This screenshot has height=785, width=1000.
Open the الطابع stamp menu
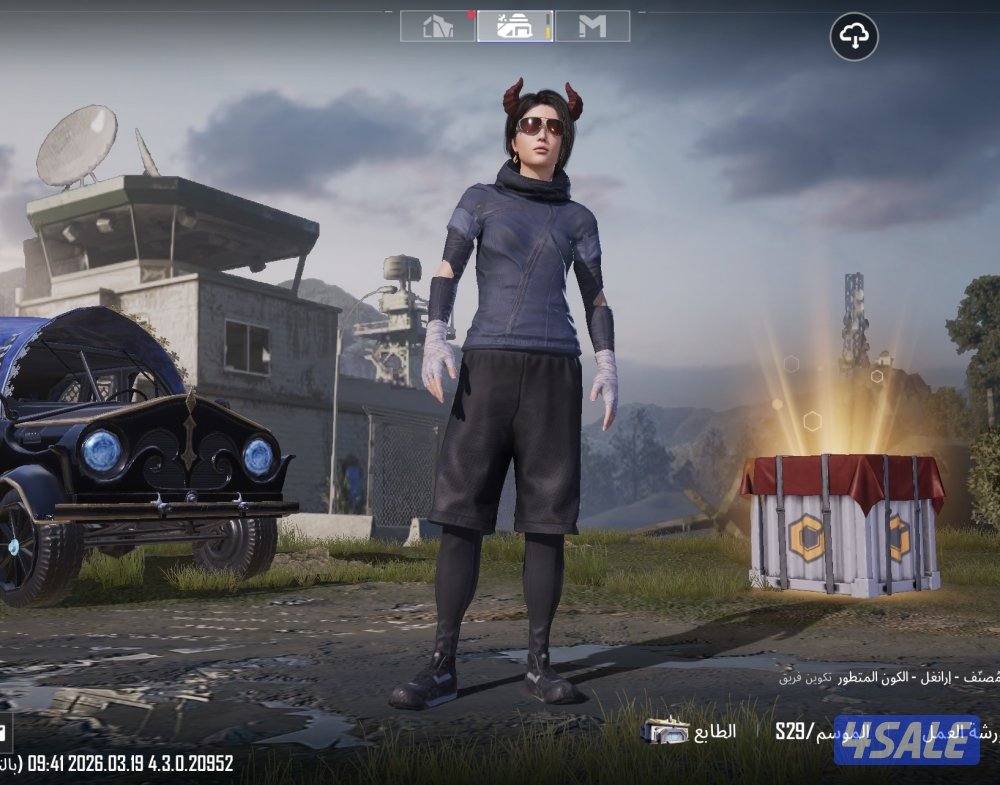690,732
